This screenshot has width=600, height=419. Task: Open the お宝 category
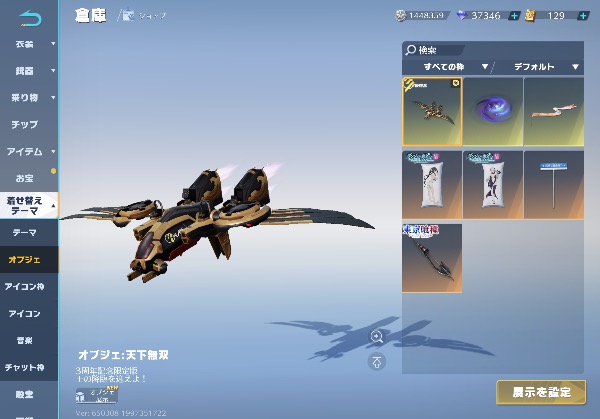(24, 177)
